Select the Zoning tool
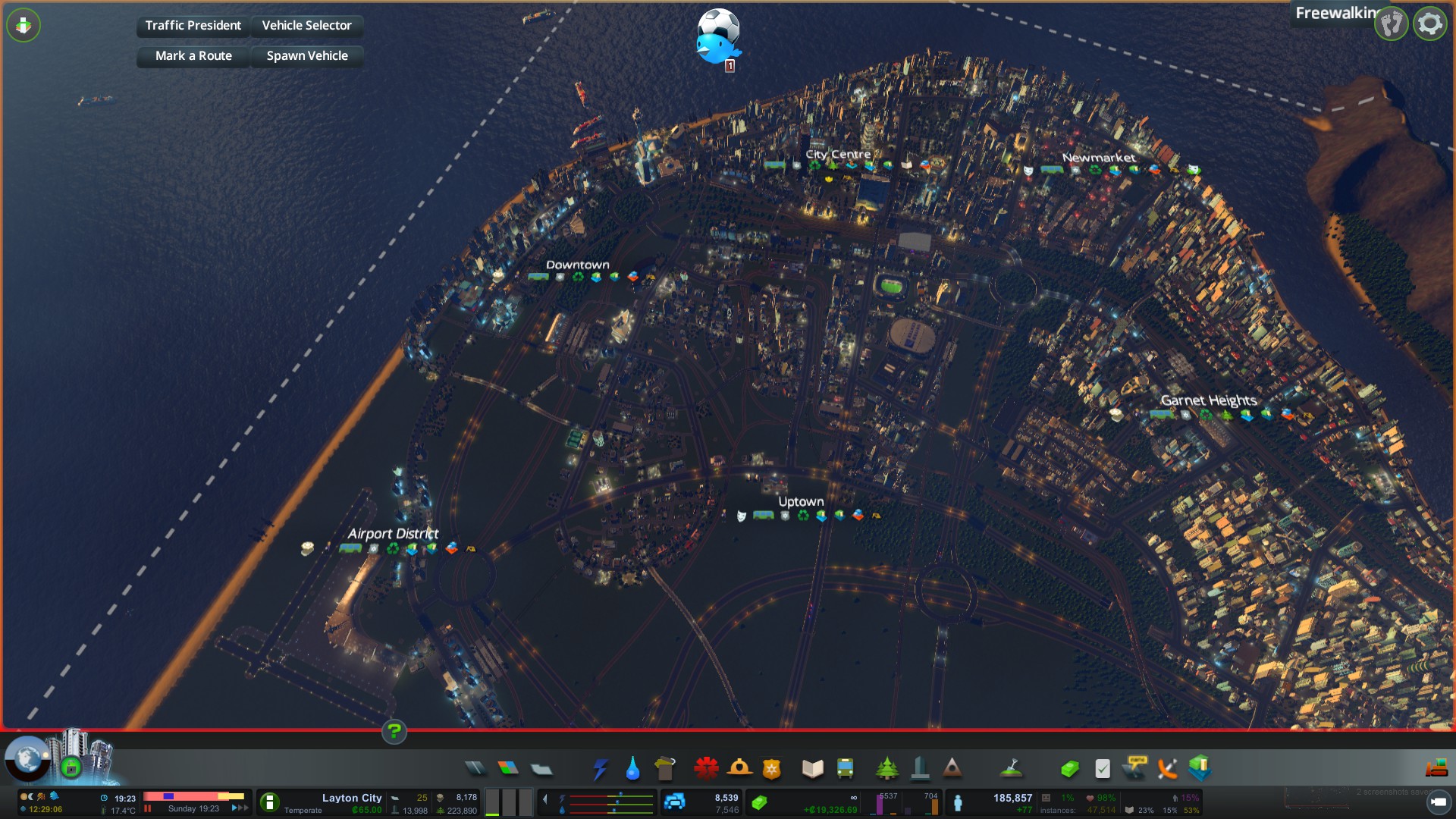Screen dimensions: 1456x819 [x=508, y=769]
